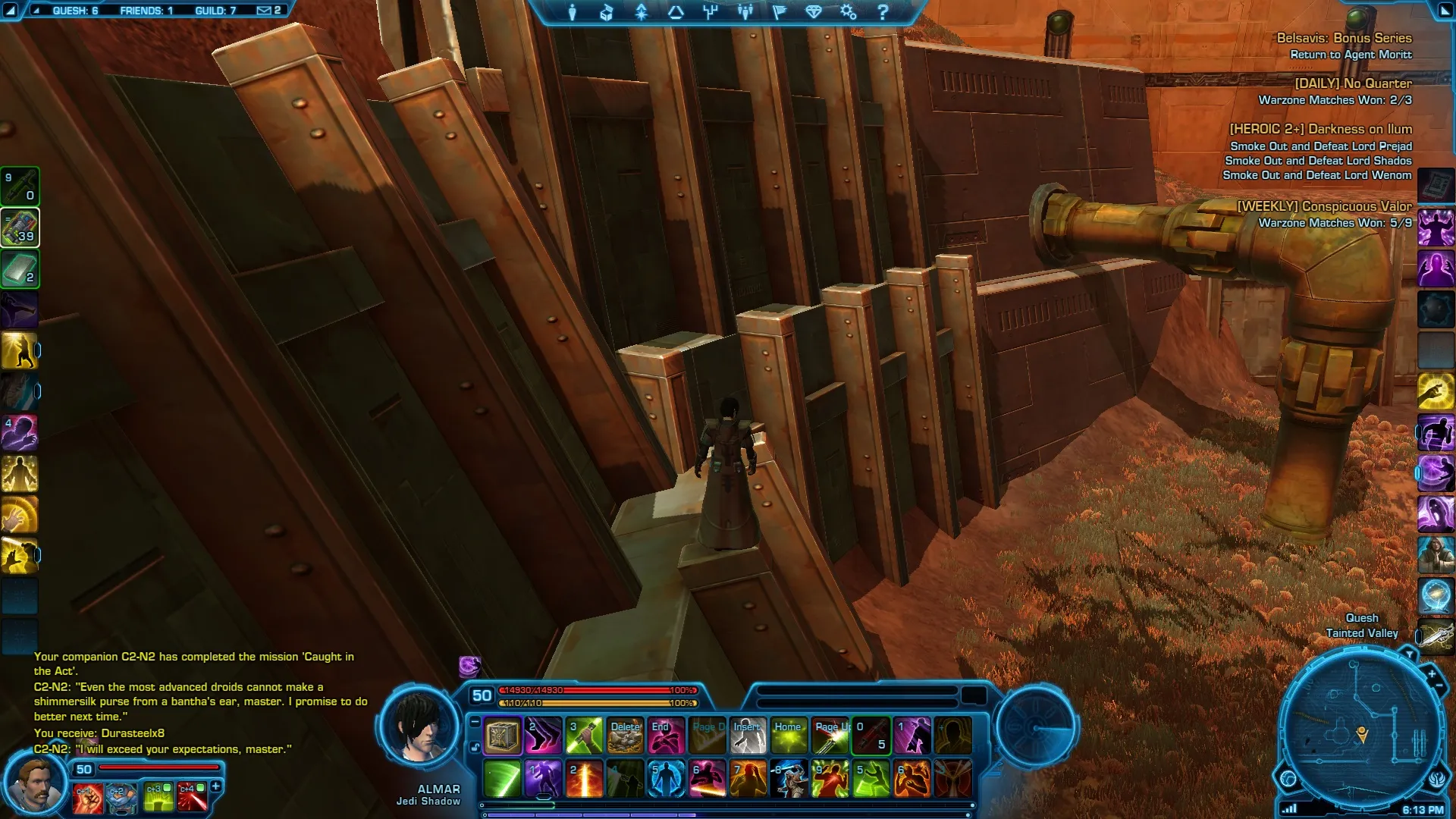Screen dimensions: 1456x819
Task: Open the inventory box icon in the top menu
Action: point(607,12)
